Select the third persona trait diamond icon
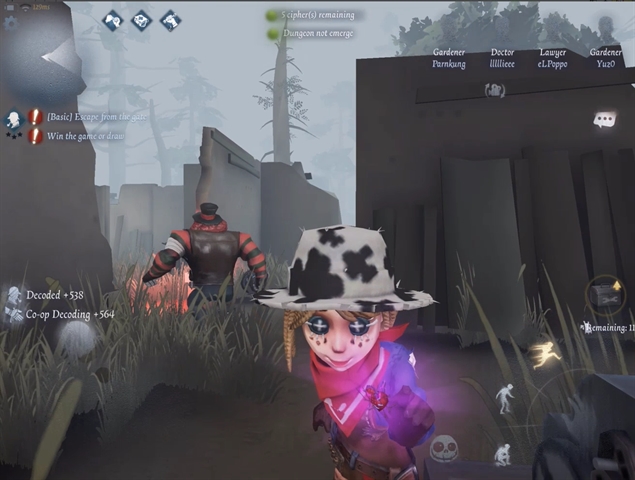Screen dimensions: 635x480 [170, 19]
